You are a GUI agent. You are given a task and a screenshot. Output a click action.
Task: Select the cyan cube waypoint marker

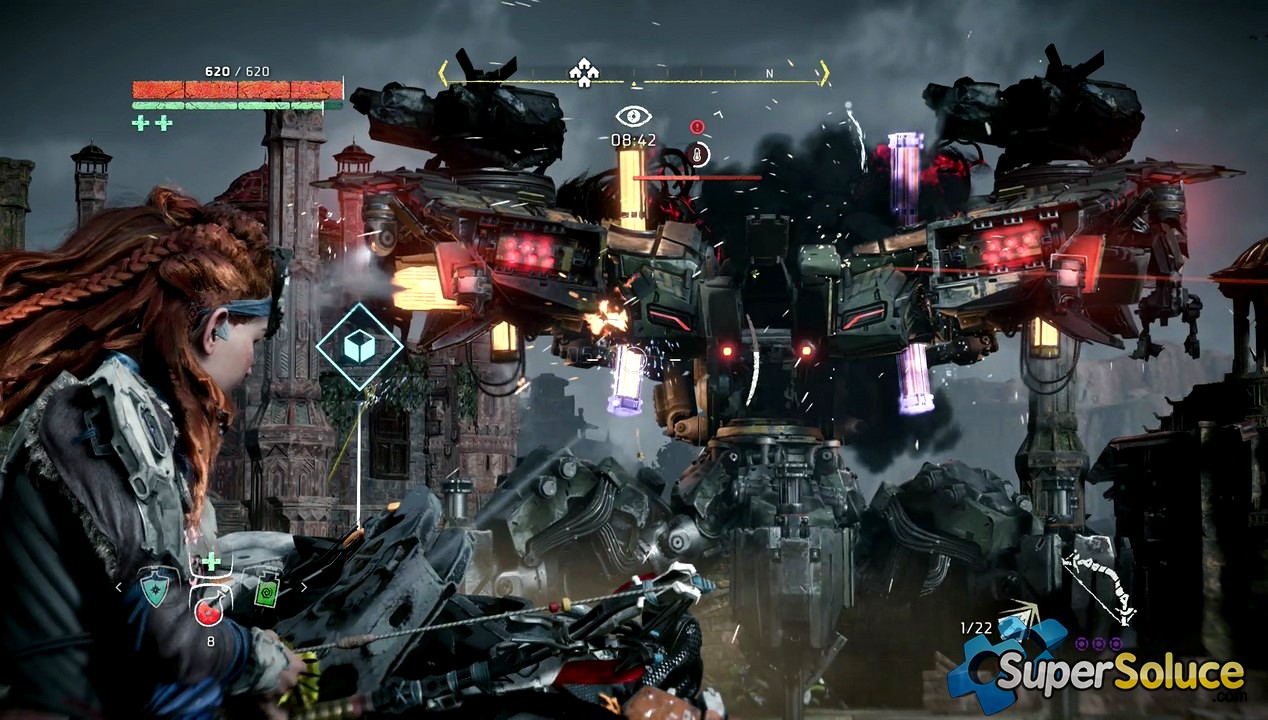pyautogui.click(x=359, y=347)
